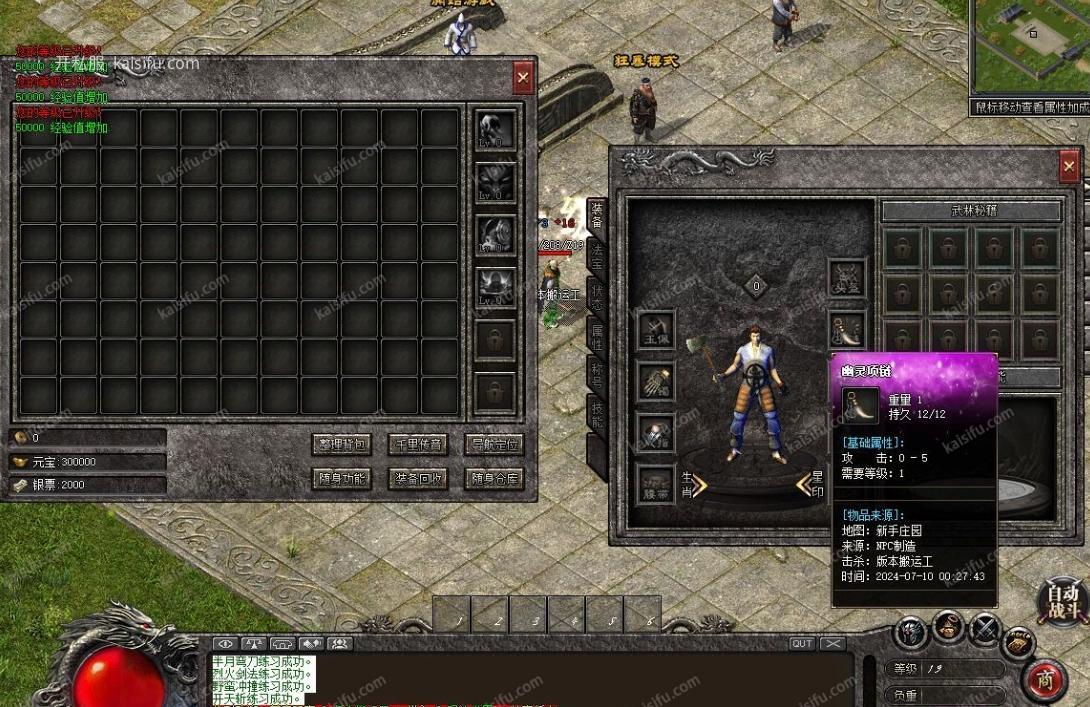Select the equipped ghost necklace slot
1090x707 pixels.
pos(846,327)
